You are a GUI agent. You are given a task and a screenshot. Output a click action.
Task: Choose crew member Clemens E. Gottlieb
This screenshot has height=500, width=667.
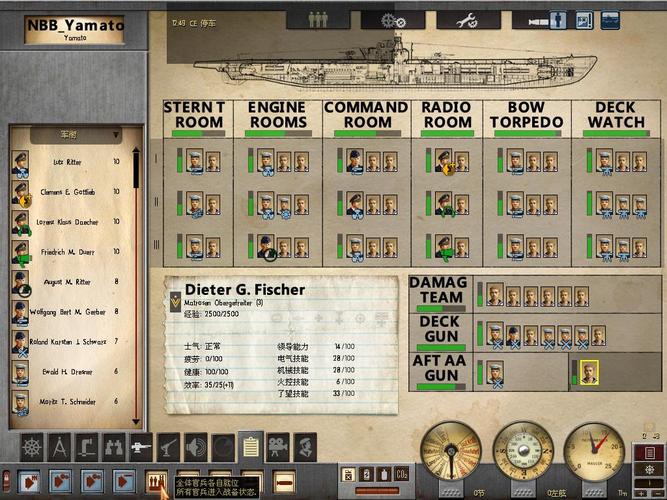pyautogui.click(x=70, y=191)
